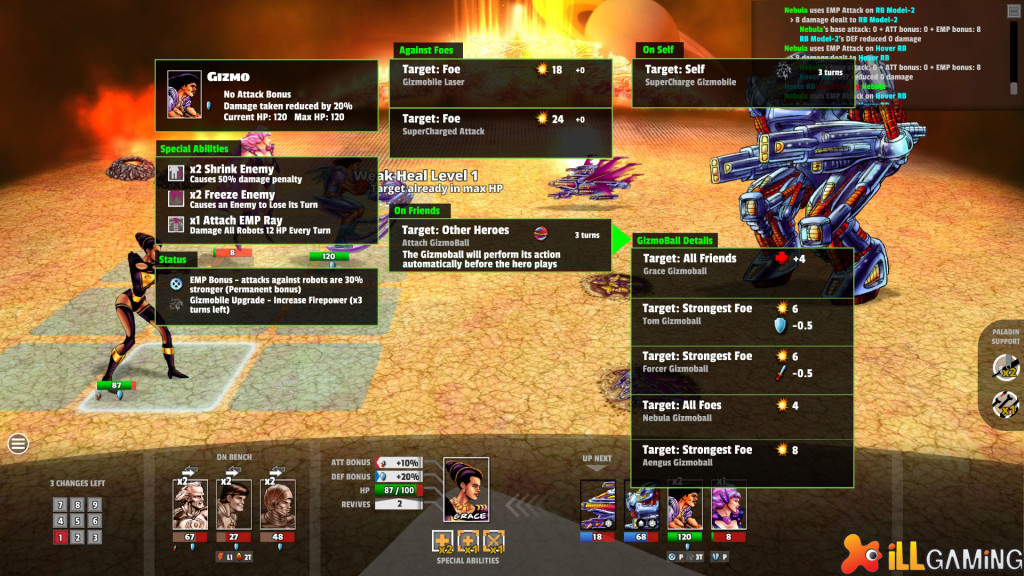Open the hamburger menu button
The height and width of the screenshot is (576, 1024).
18,444
